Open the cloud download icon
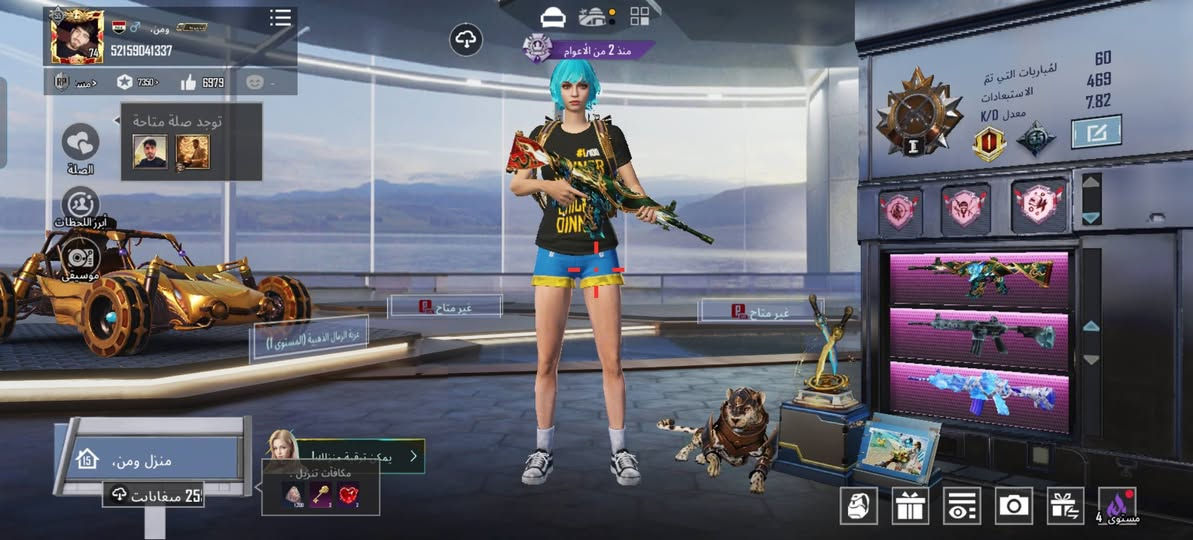The width and height of the screenshot is (1193, 540). [x=466, y=40]
